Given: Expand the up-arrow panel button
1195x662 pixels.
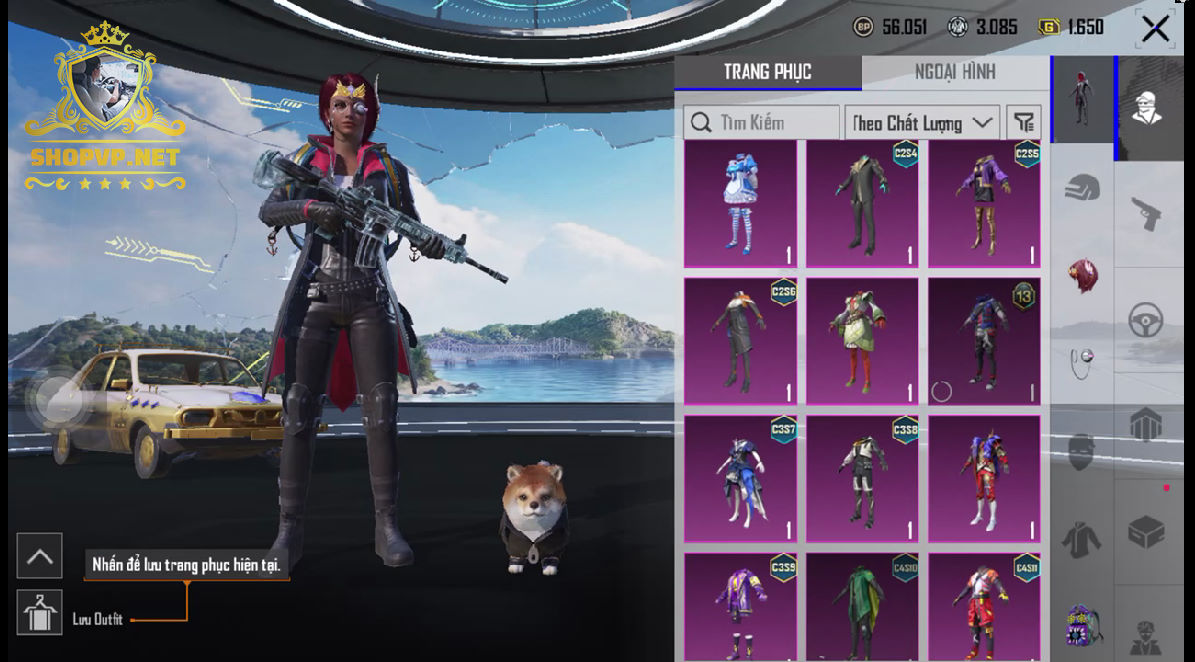Looking at the screenshot, I should (40, 556).
